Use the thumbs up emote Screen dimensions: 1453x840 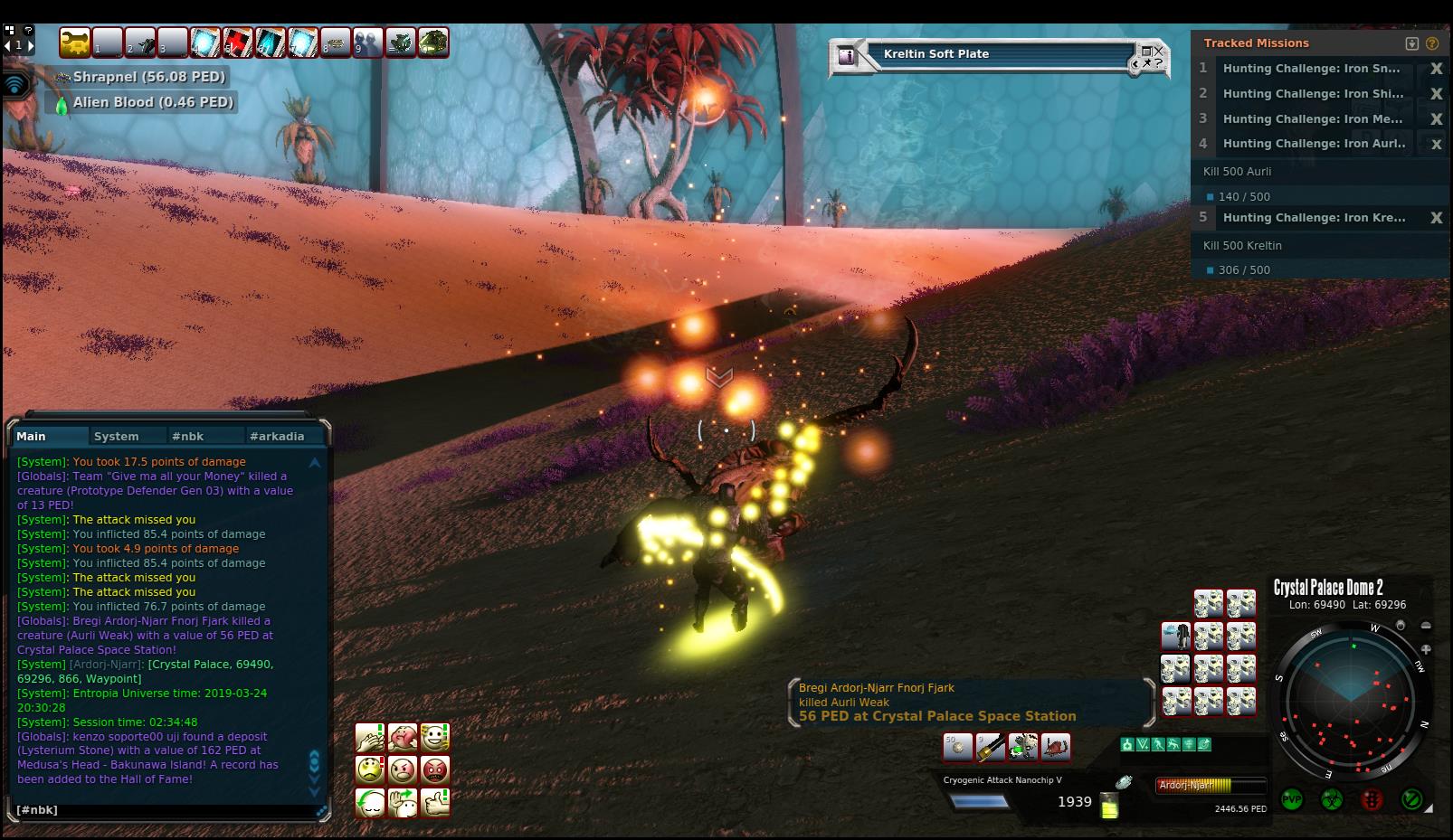coord(435,802)
